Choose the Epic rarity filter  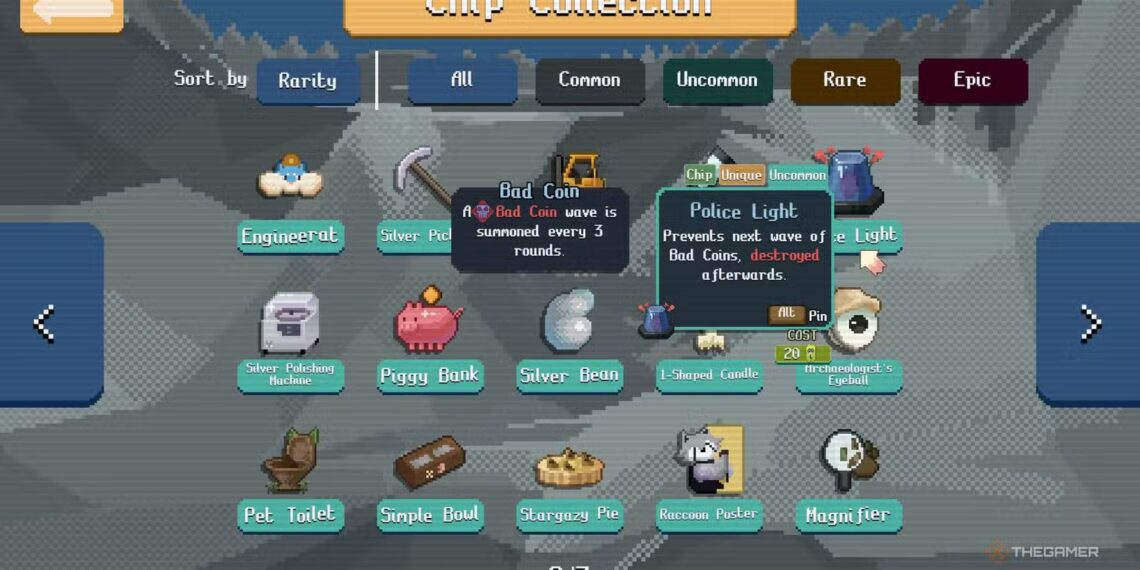pos(972,80)
